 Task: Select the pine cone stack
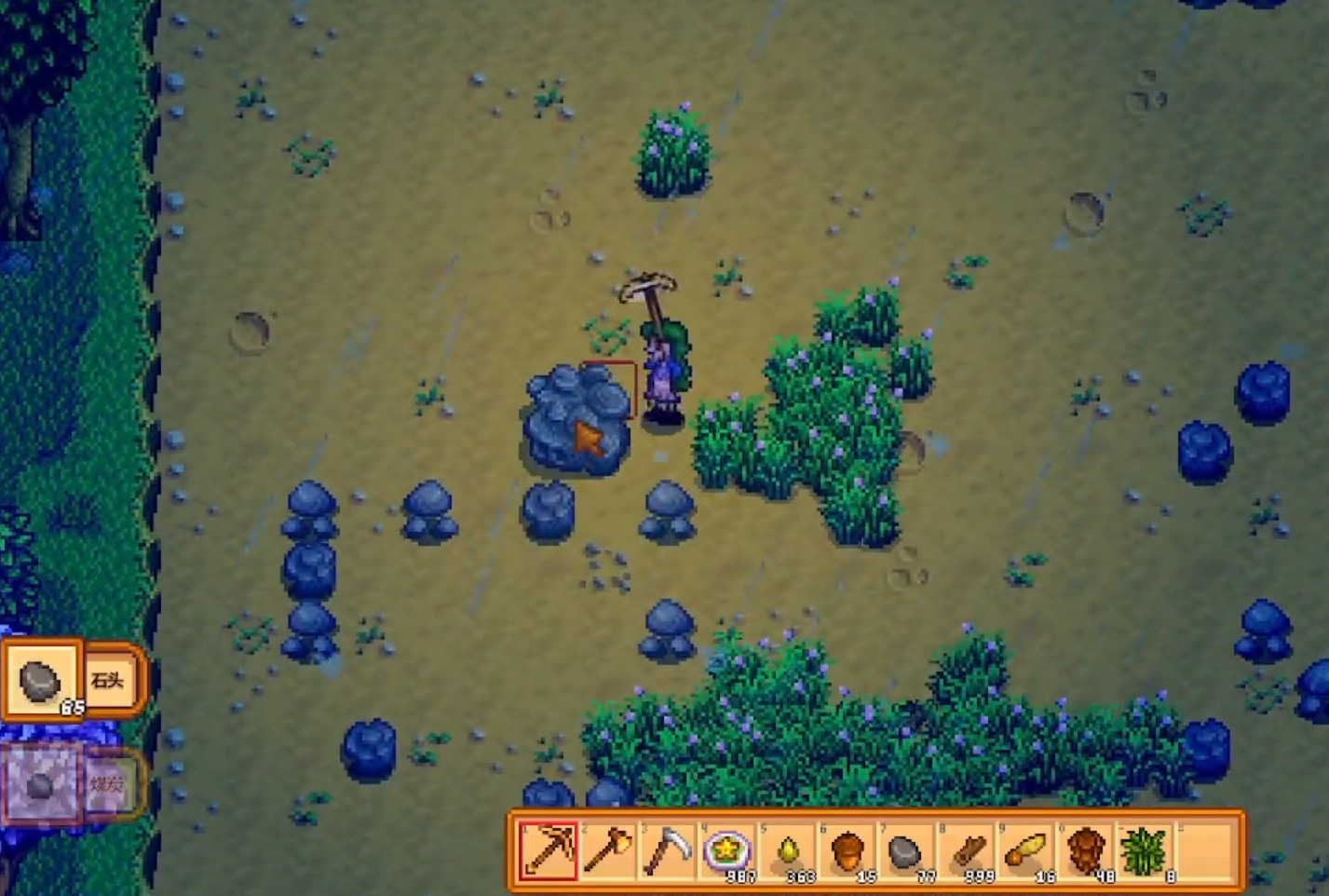1085,851
